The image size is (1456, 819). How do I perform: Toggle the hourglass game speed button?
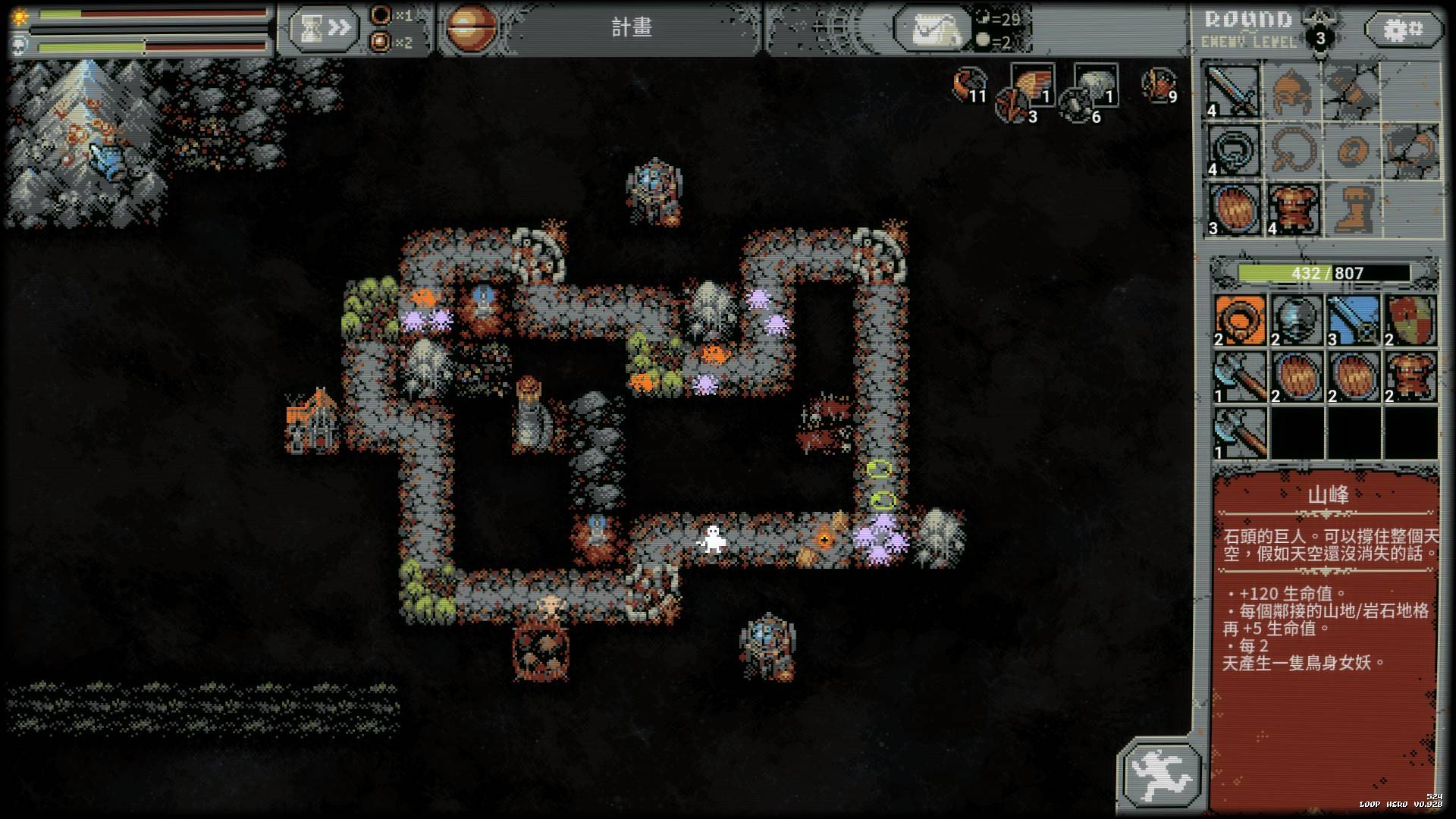click(x=322, y=29)
